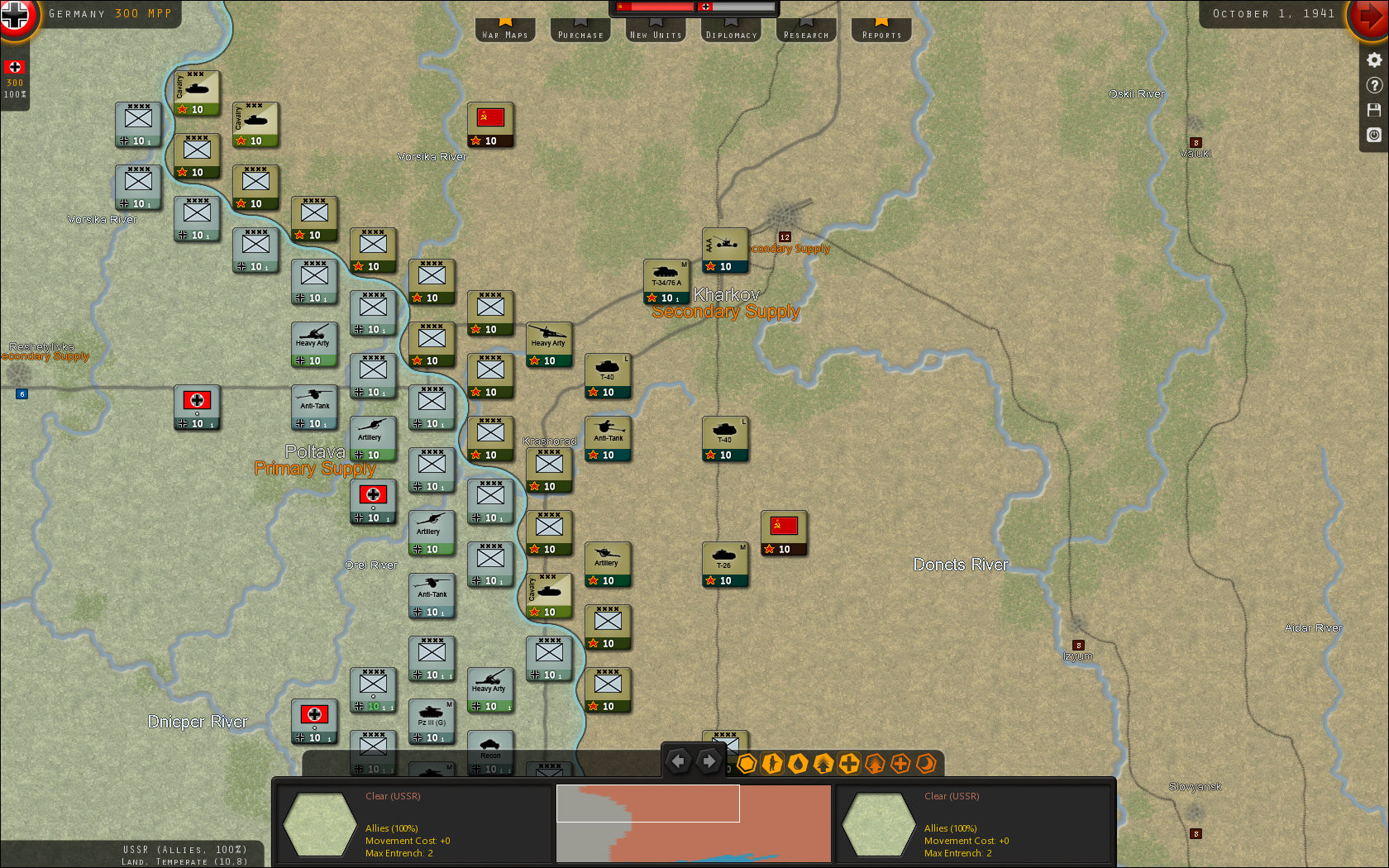
Task: Save the game via the floppy disk icon
Action: [1374, 110]
